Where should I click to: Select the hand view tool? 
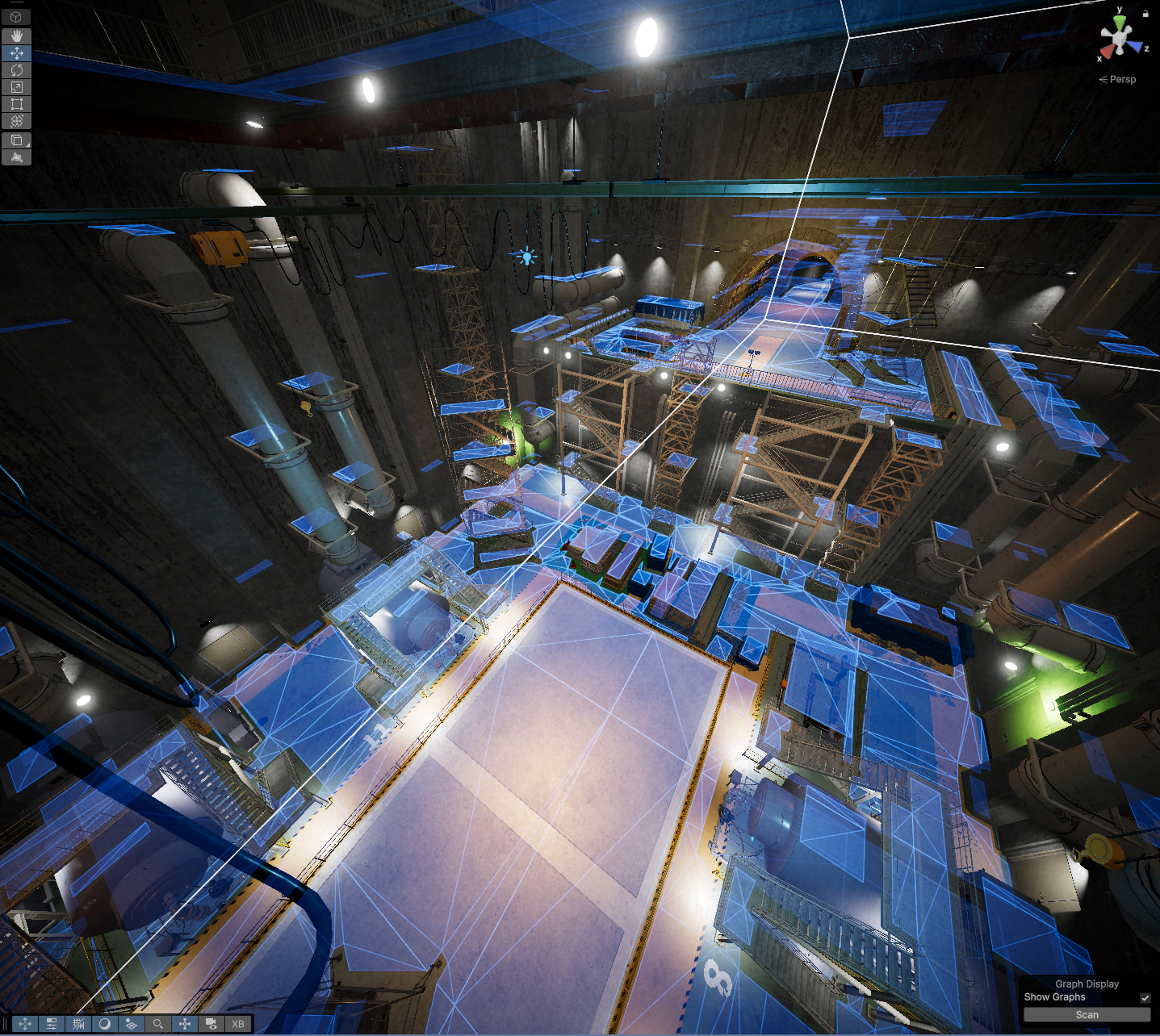16,36
